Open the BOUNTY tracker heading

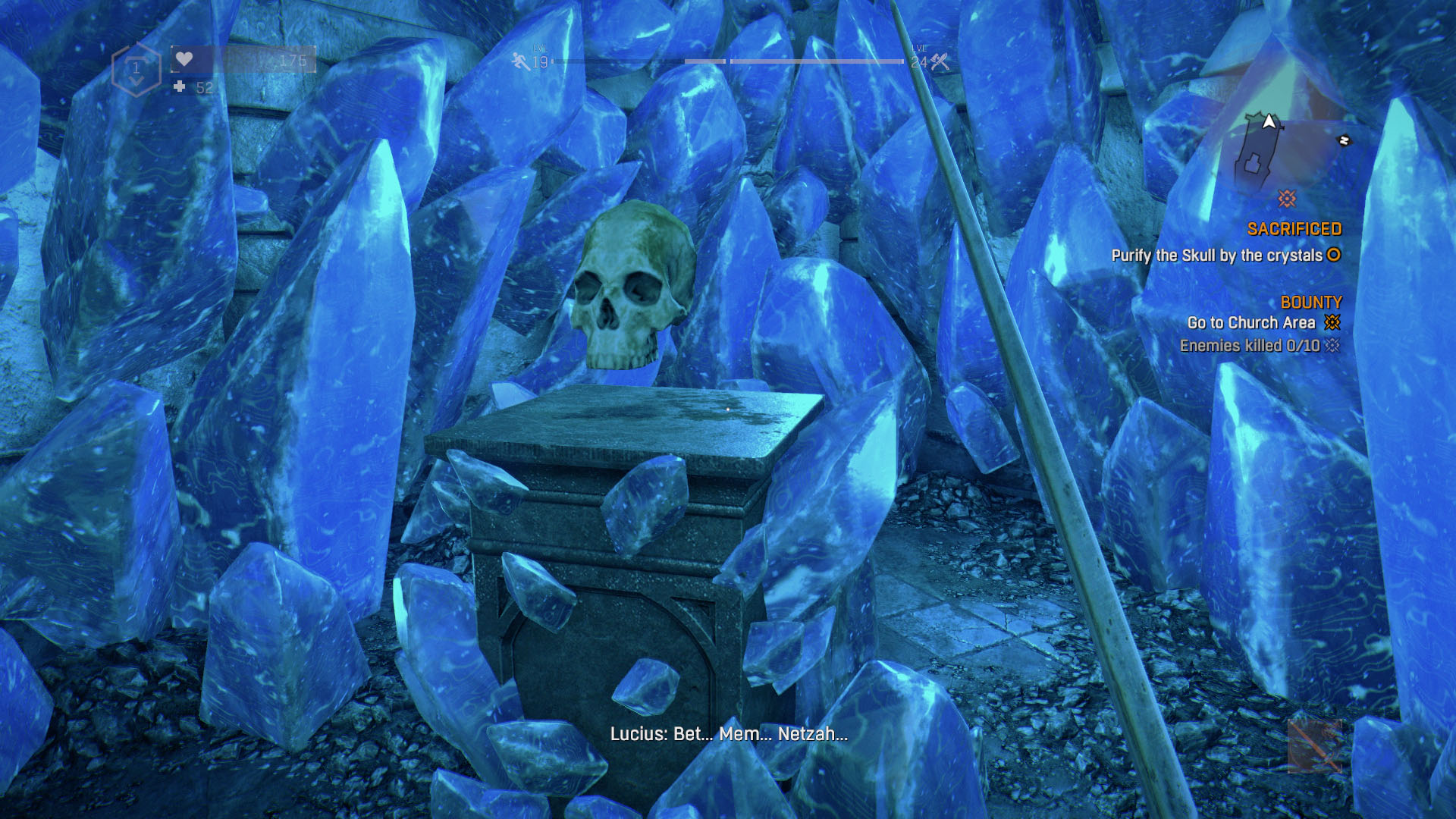click(1310, 302)
